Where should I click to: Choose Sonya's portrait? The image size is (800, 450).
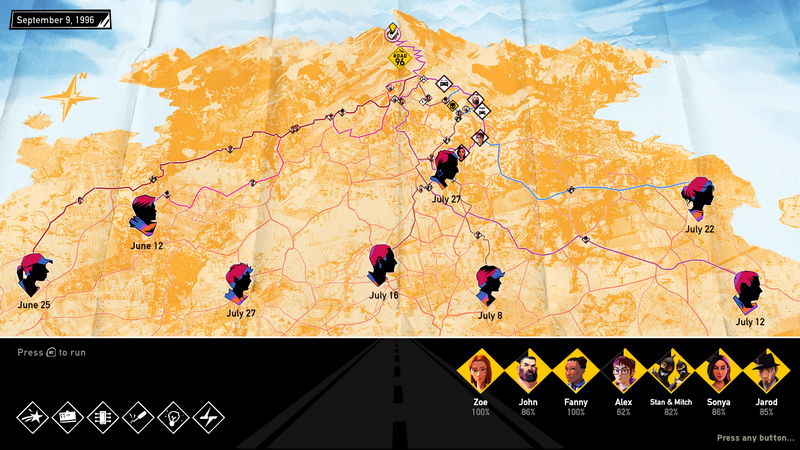click(x=719, y=373)
